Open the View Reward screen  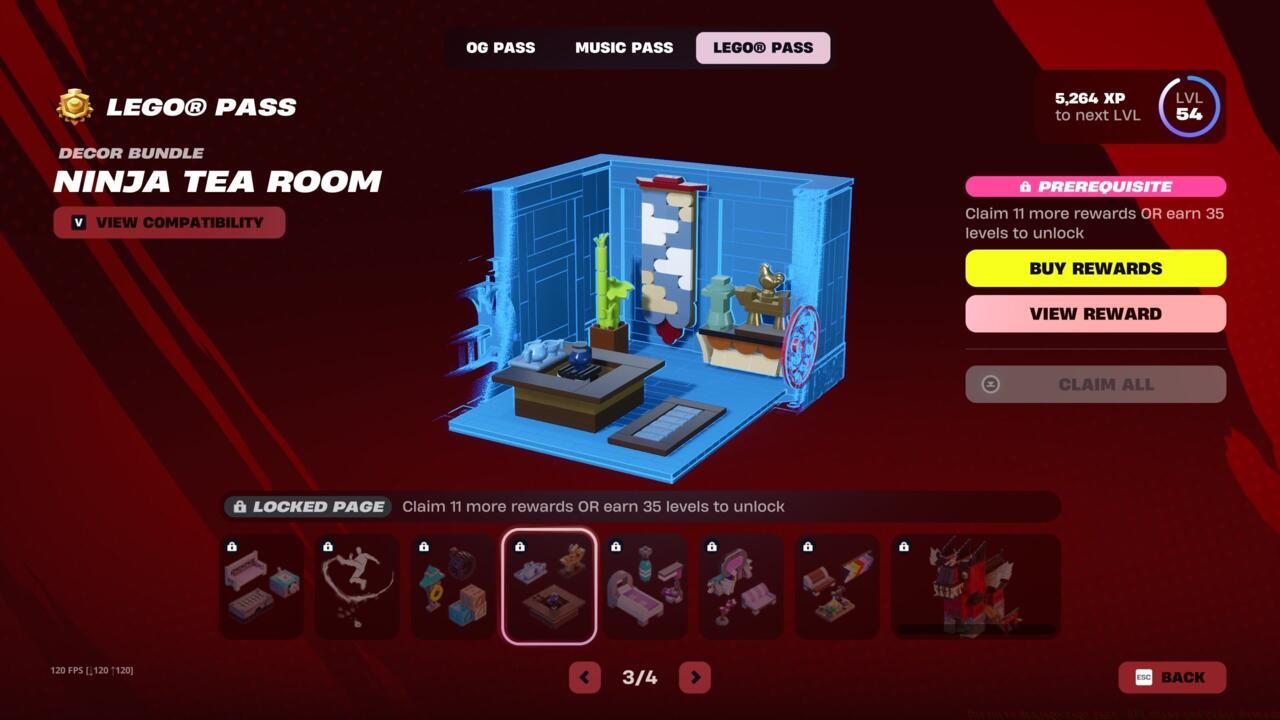[x=1095, y=313]
